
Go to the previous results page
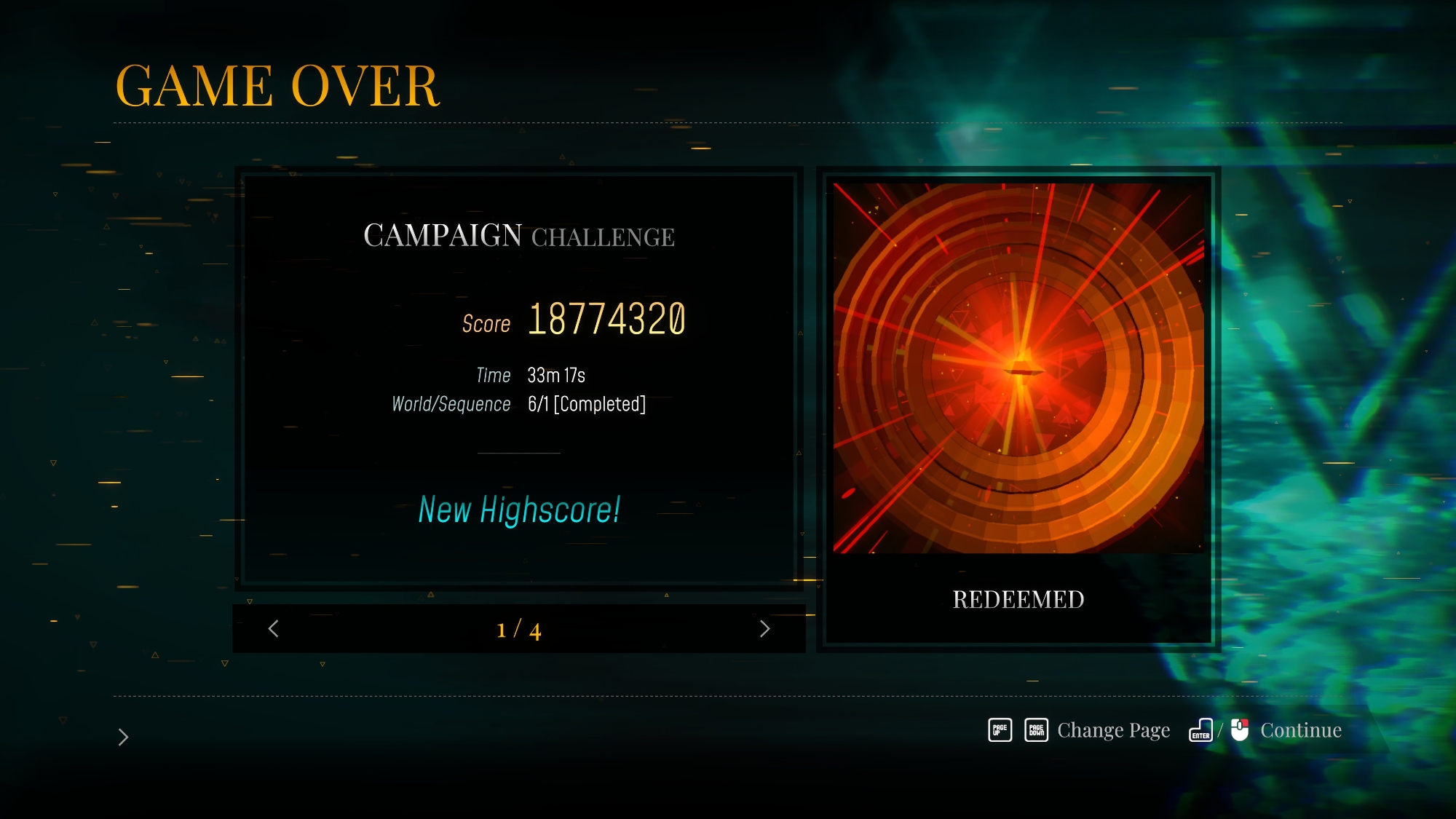tap(274, 629)
